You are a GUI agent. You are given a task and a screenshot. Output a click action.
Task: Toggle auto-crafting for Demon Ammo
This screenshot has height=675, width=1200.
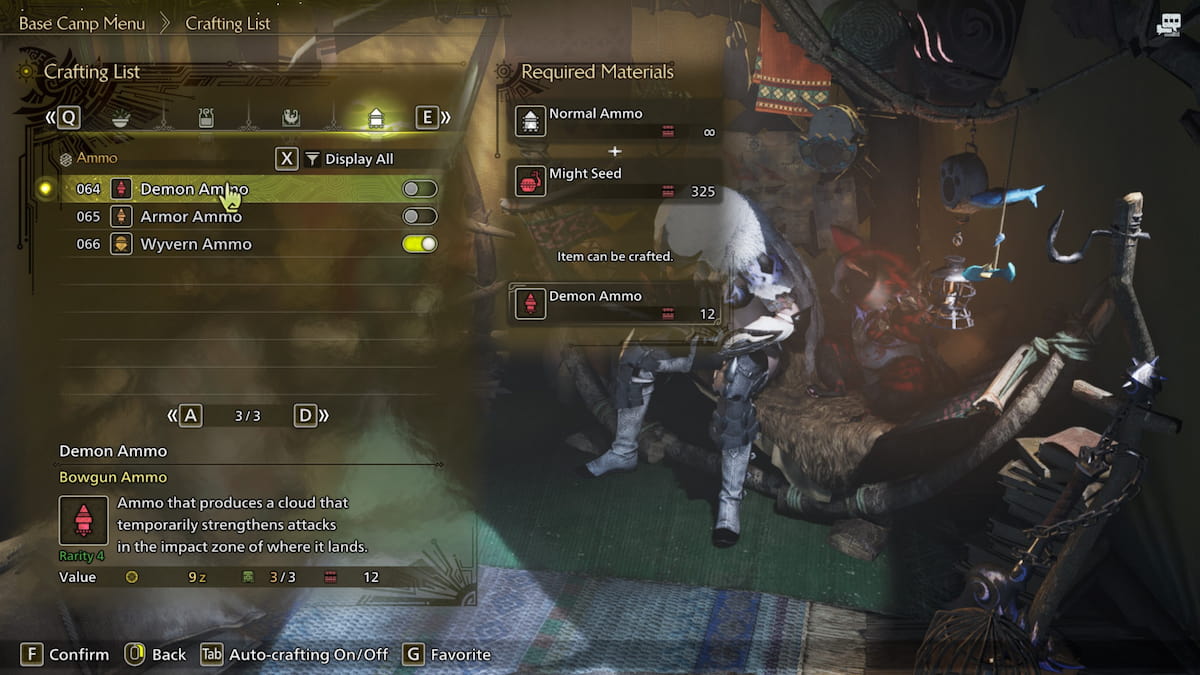[419, 189]
